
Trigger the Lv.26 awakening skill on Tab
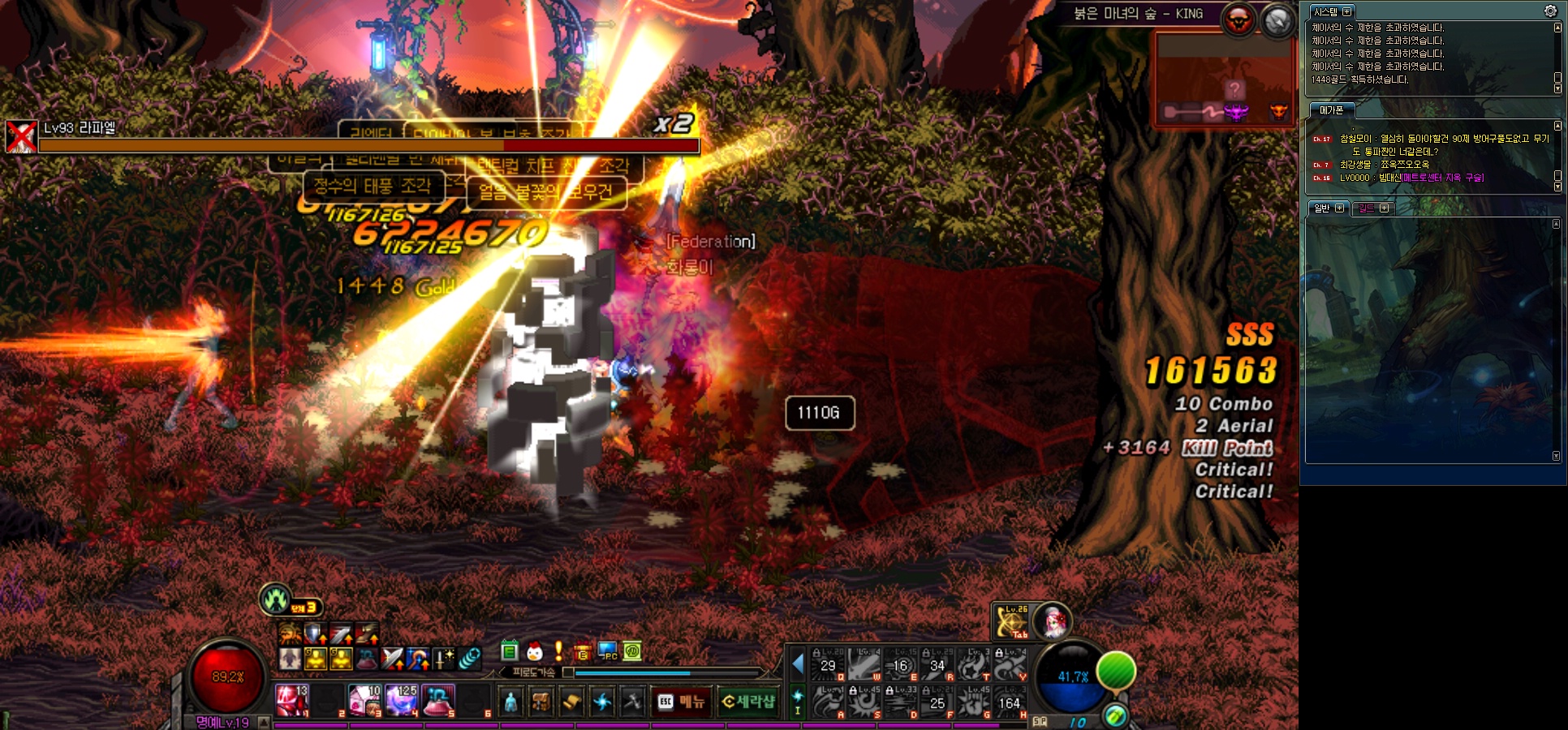point(1011,622)
